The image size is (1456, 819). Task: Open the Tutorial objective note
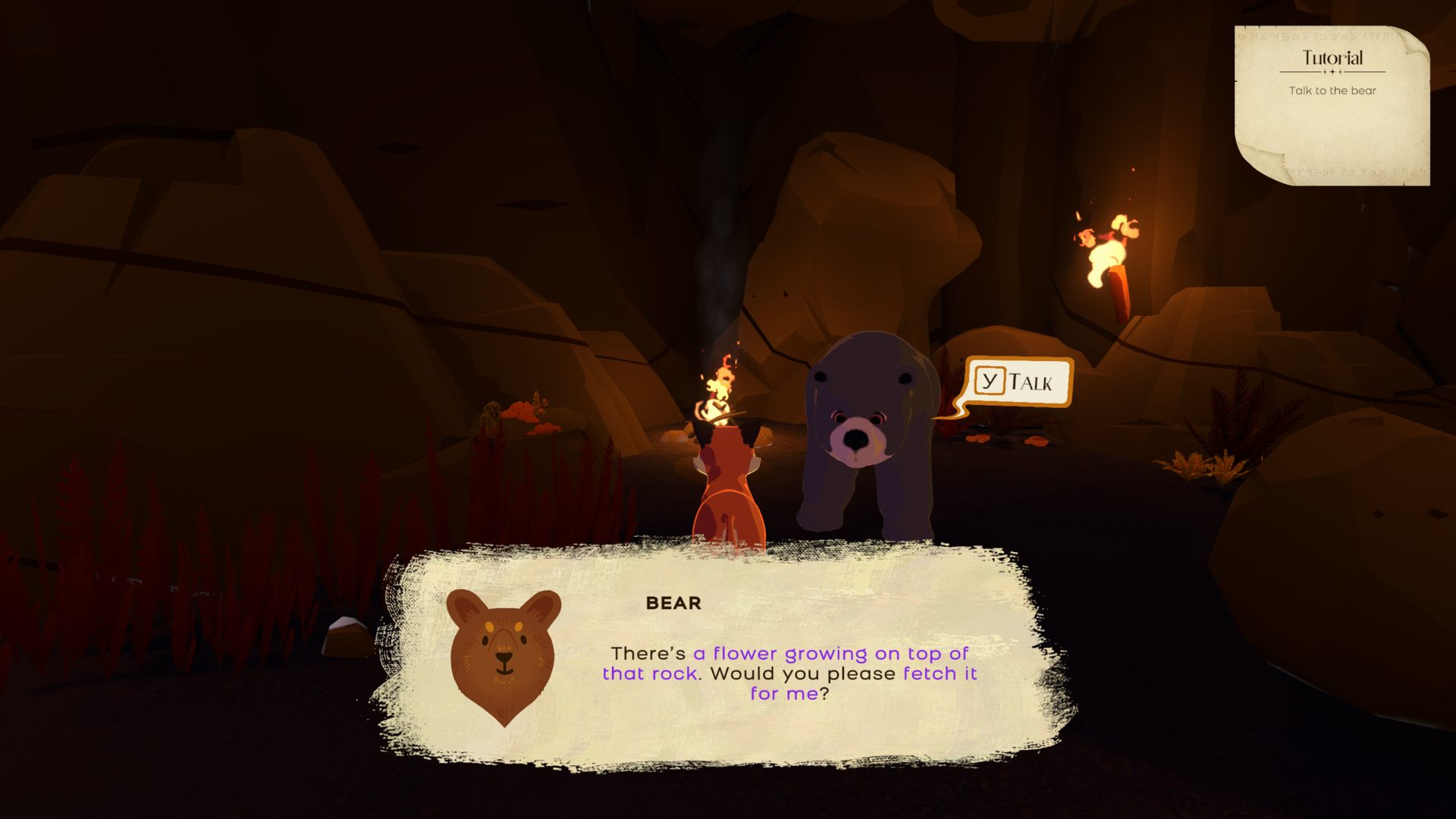click(x=1332, y=105)
